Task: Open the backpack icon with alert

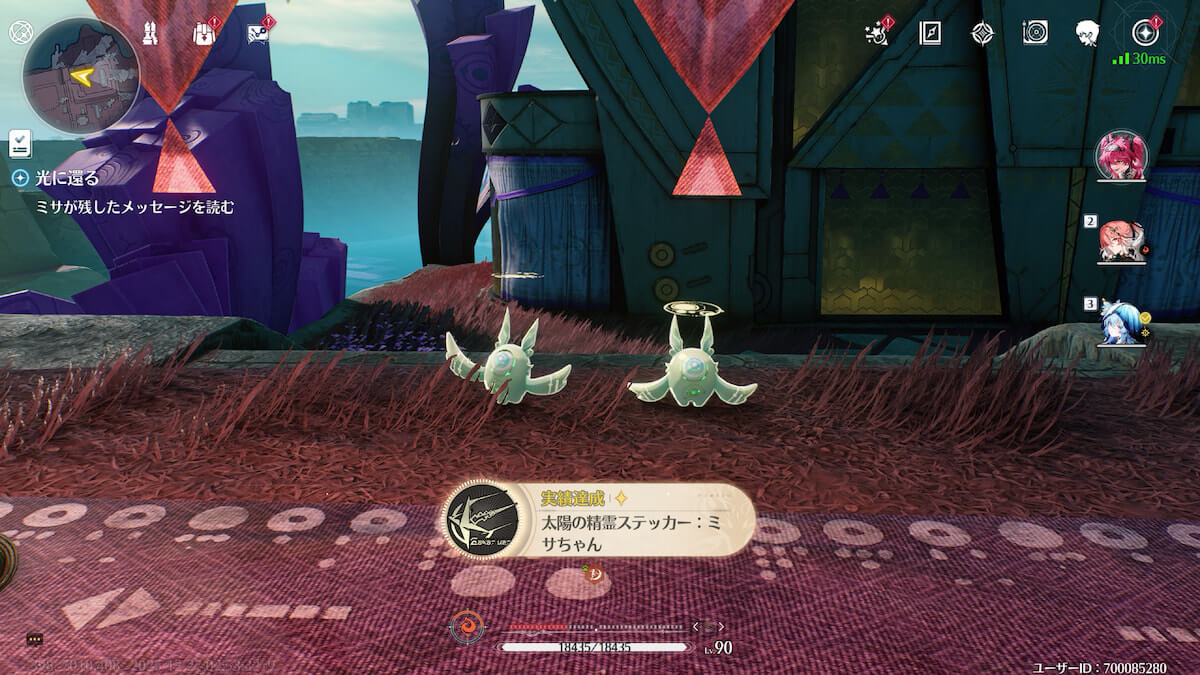Action: click(x=205, y=33)
